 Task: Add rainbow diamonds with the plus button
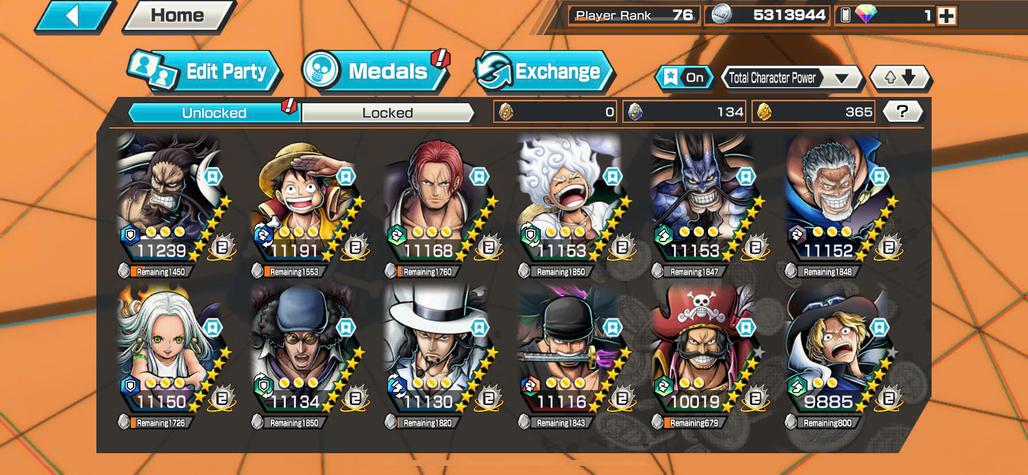[x=946, y=15]
